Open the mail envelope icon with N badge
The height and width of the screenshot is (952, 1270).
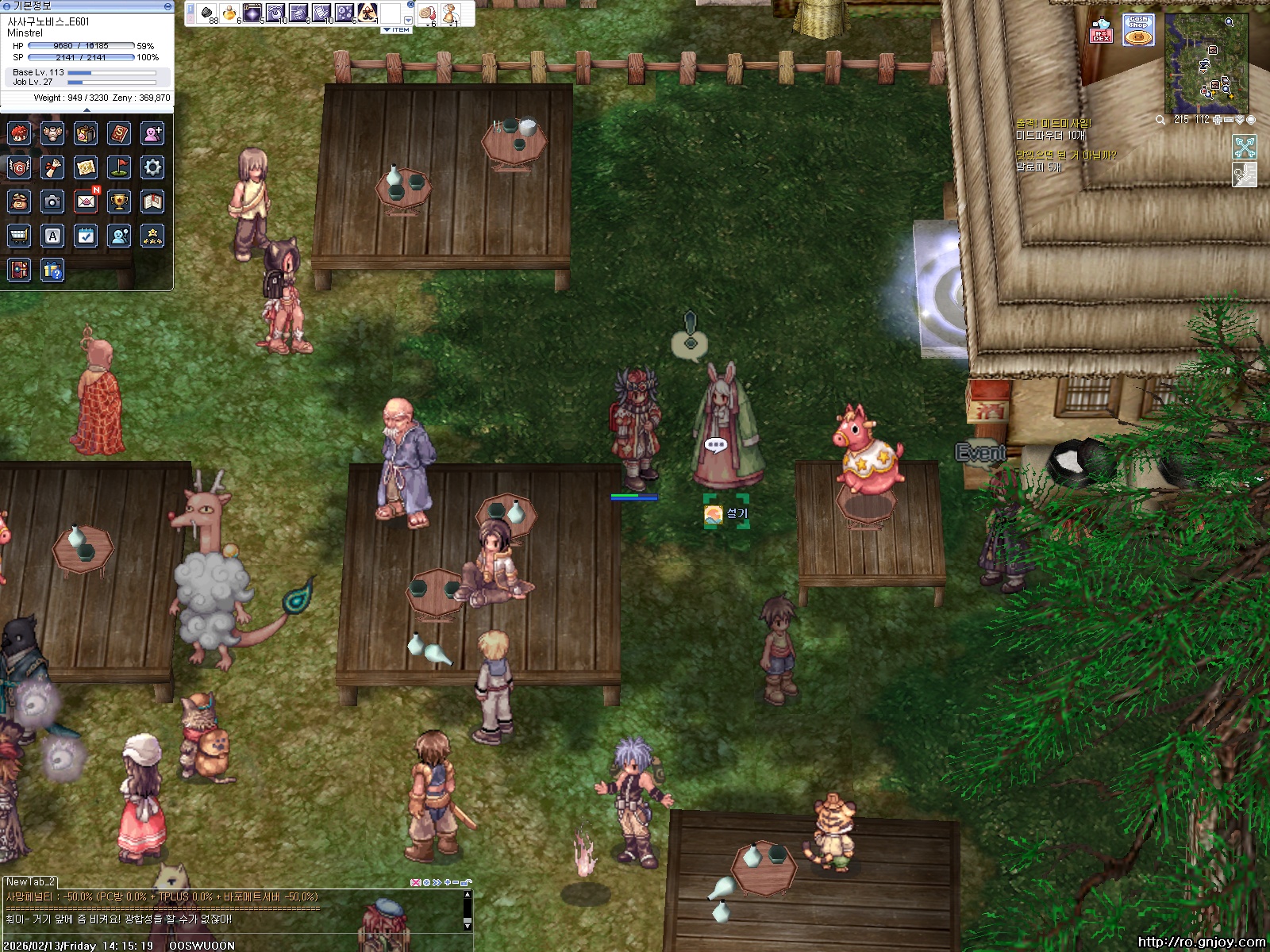coord(86,202)
